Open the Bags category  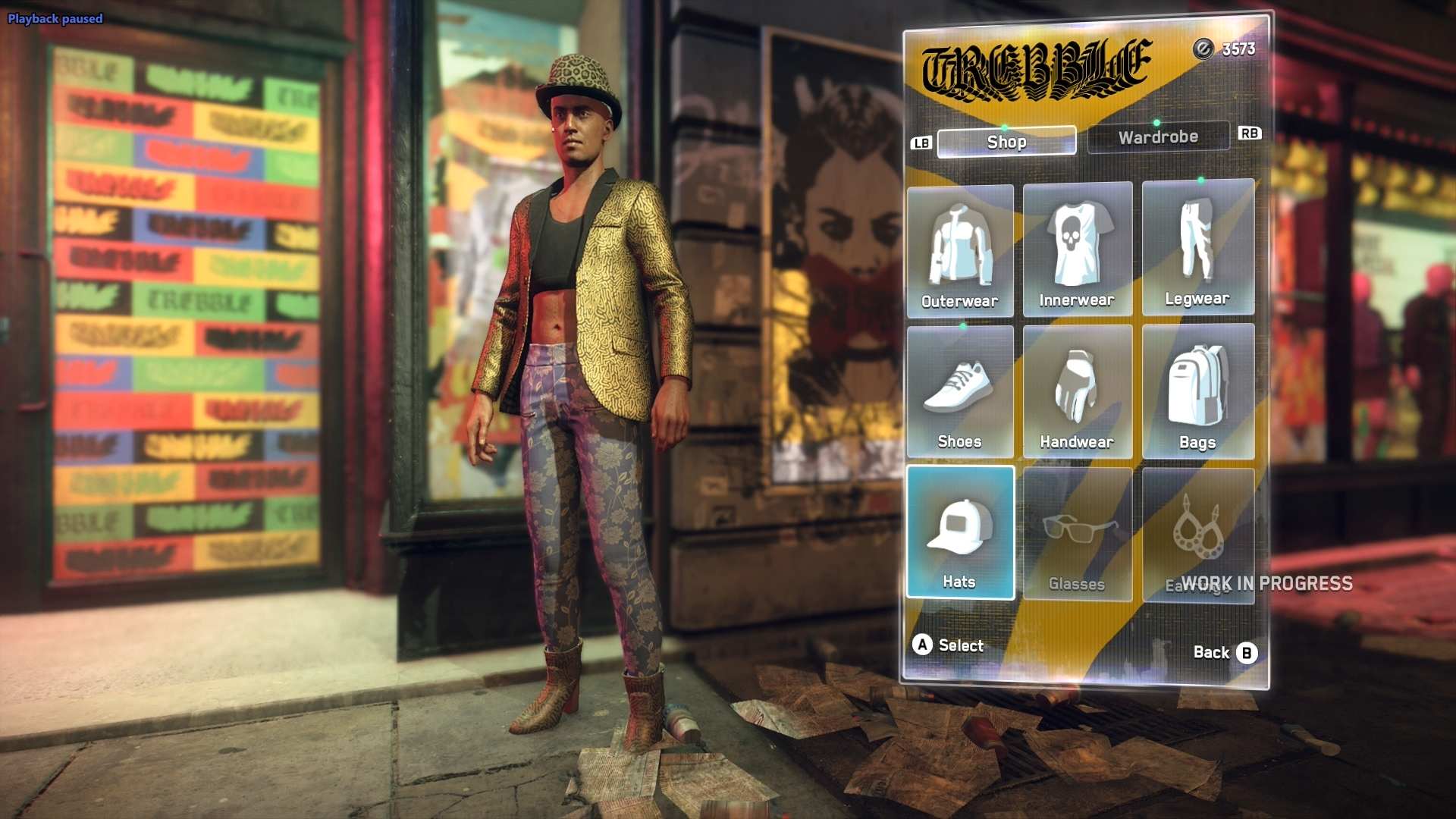[x=1197, y=392]
